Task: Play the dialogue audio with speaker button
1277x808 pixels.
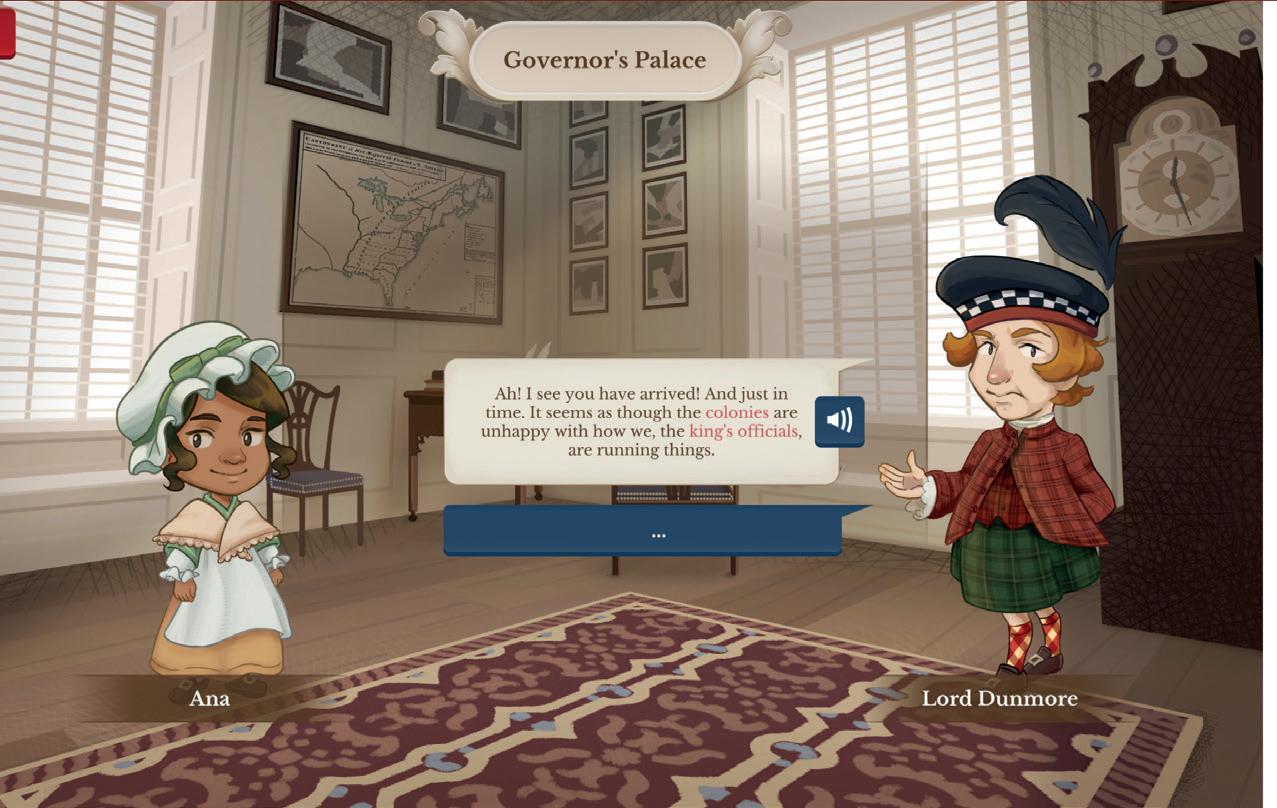Action: 839,421
